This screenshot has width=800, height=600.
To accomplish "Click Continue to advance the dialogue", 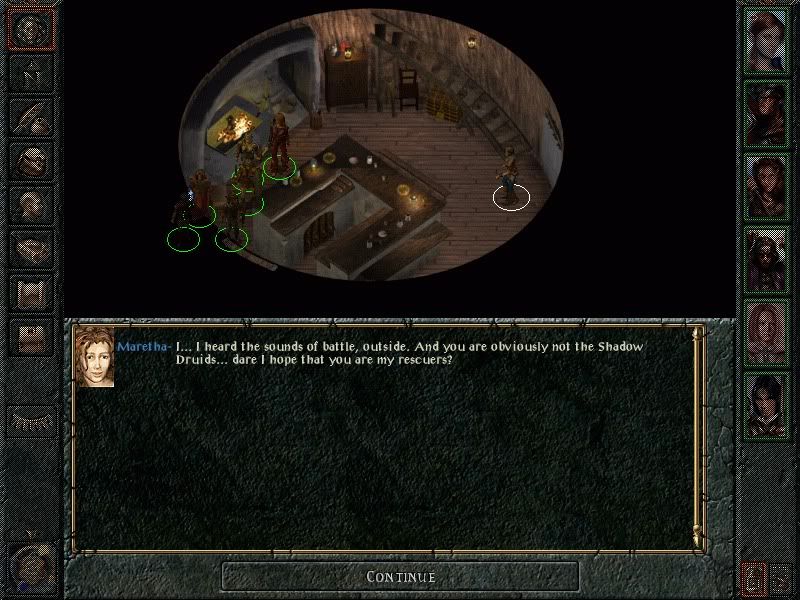I will coord(400,576).
